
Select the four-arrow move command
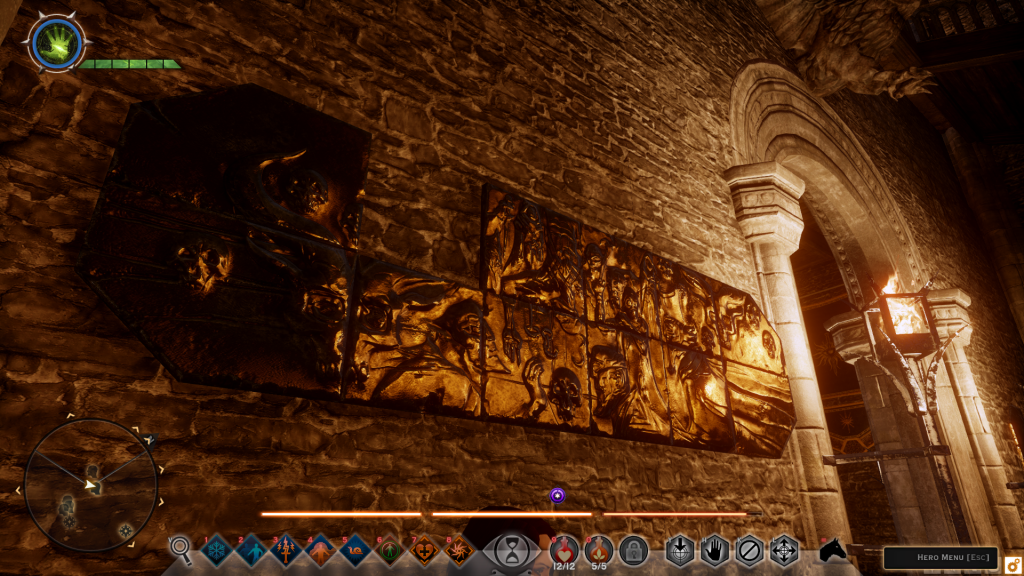click(x=783, y=550)
